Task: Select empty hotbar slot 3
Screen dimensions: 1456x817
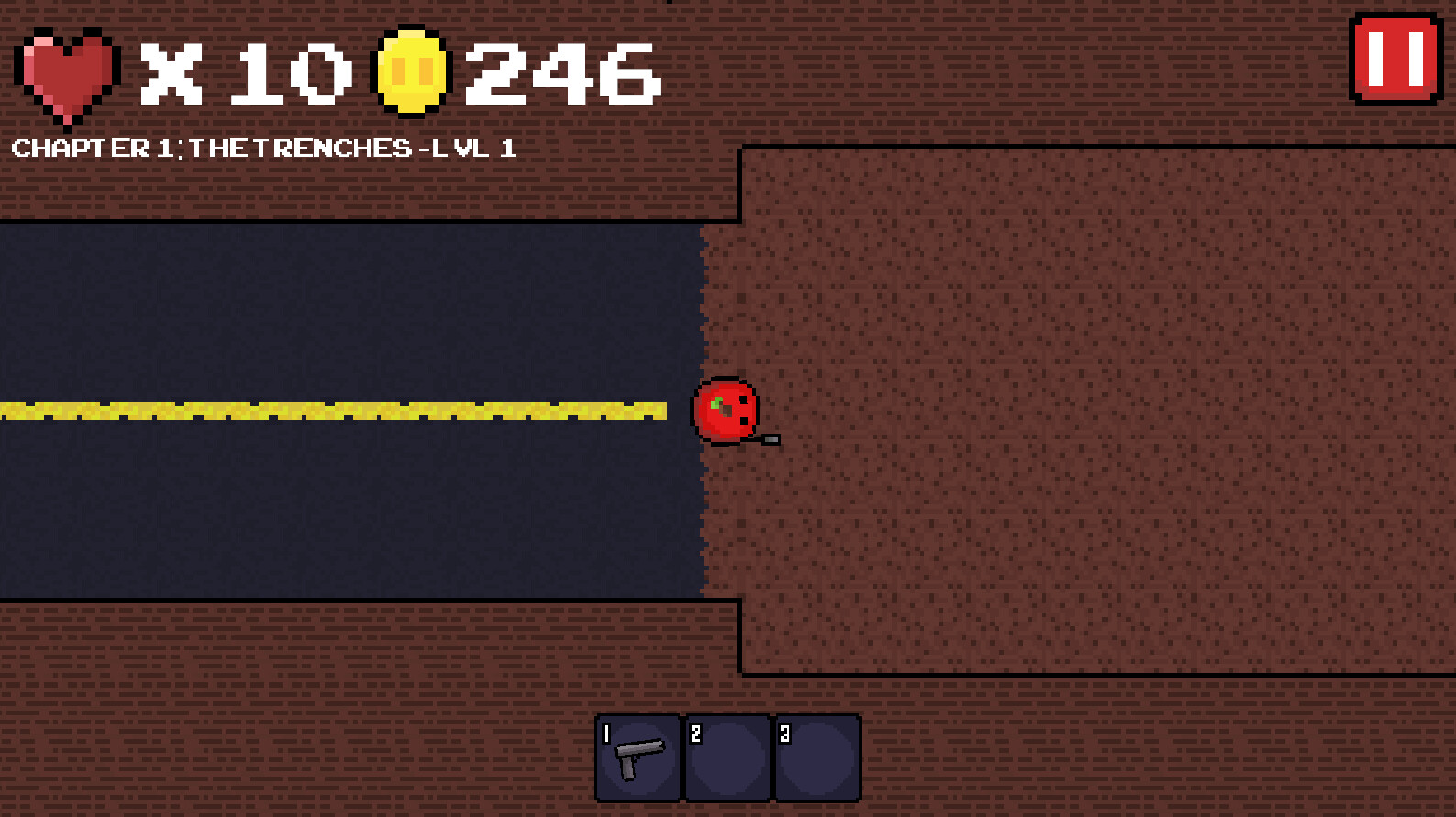Action: click(815, 757)
